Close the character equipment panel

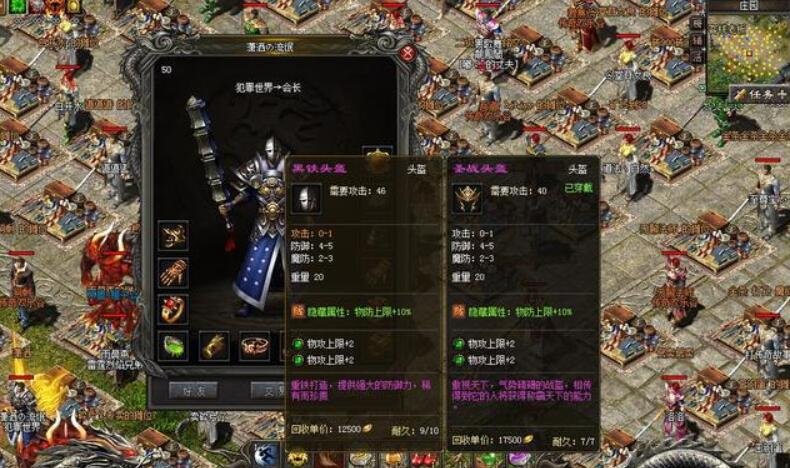407,53
